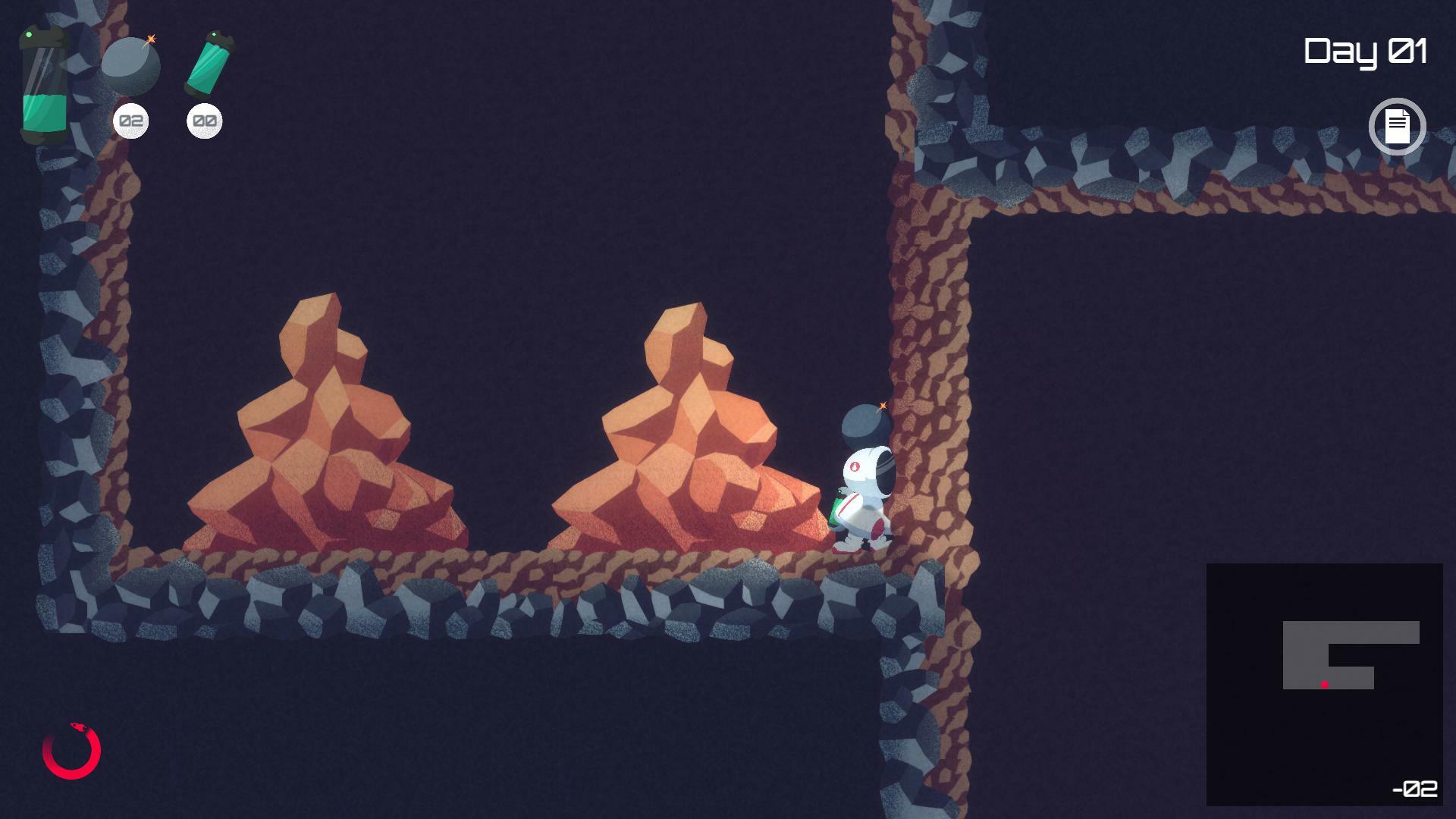The image size is (1456, 819).
Task: Toggle the energy cell badge showing 00
Action: click(203, 120)
